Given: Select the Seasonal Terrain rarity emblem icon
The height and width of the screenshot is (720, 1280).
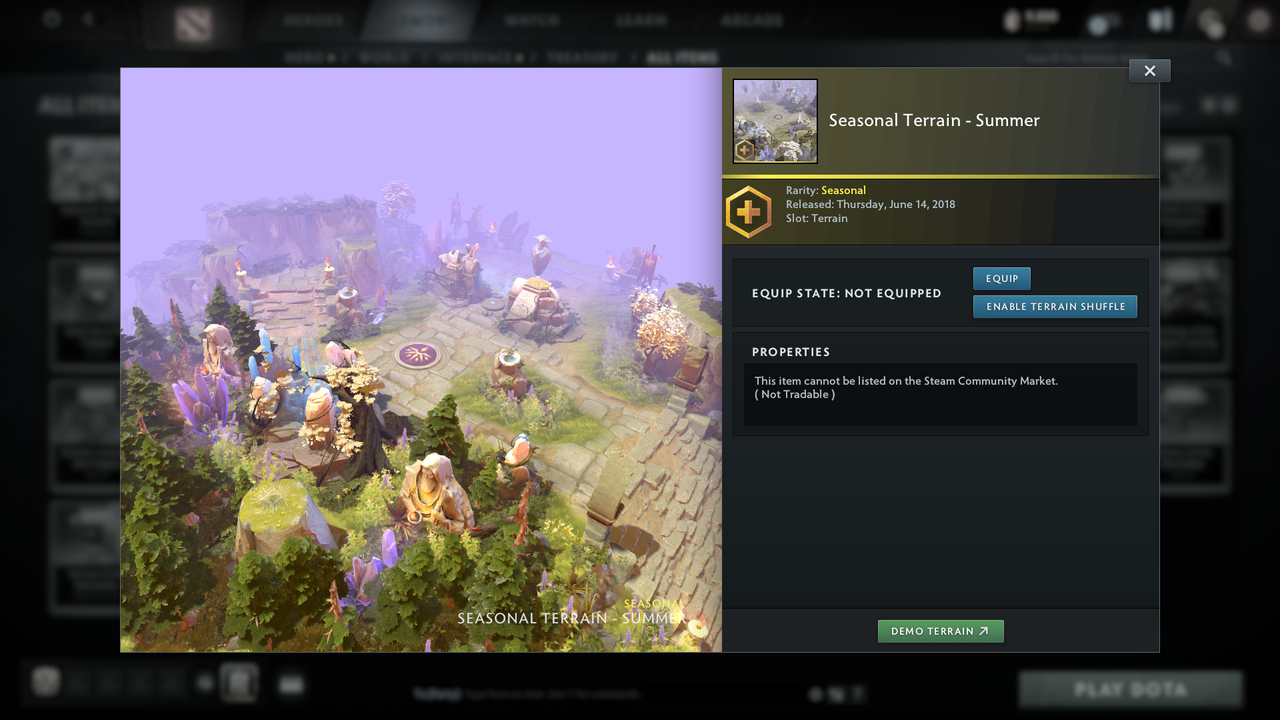Looking at the screenshot, I should coord(748,211).
